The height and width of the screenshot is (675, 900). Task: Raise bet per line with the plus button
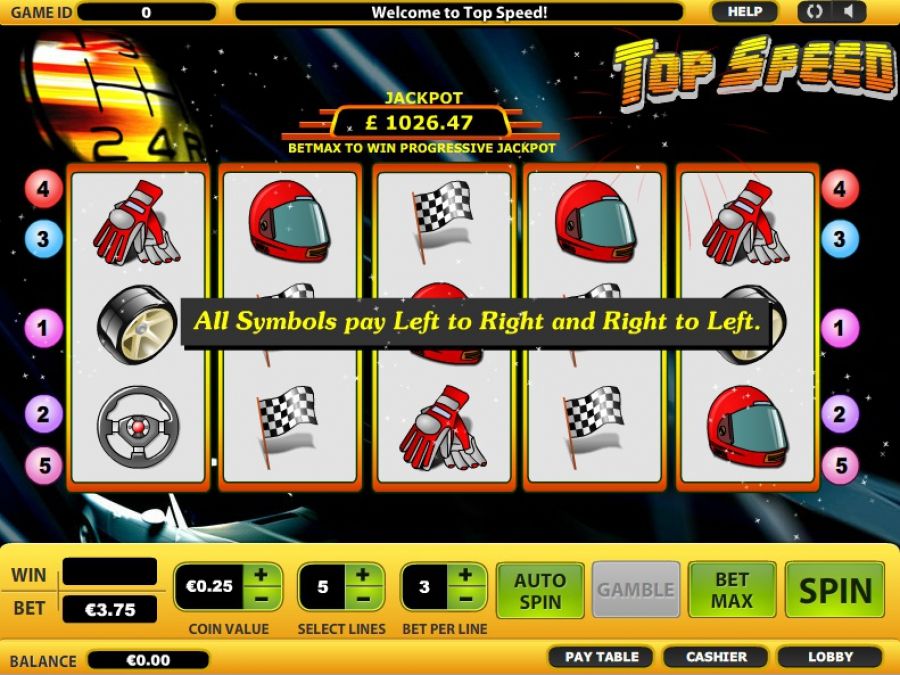coord(466,575)
